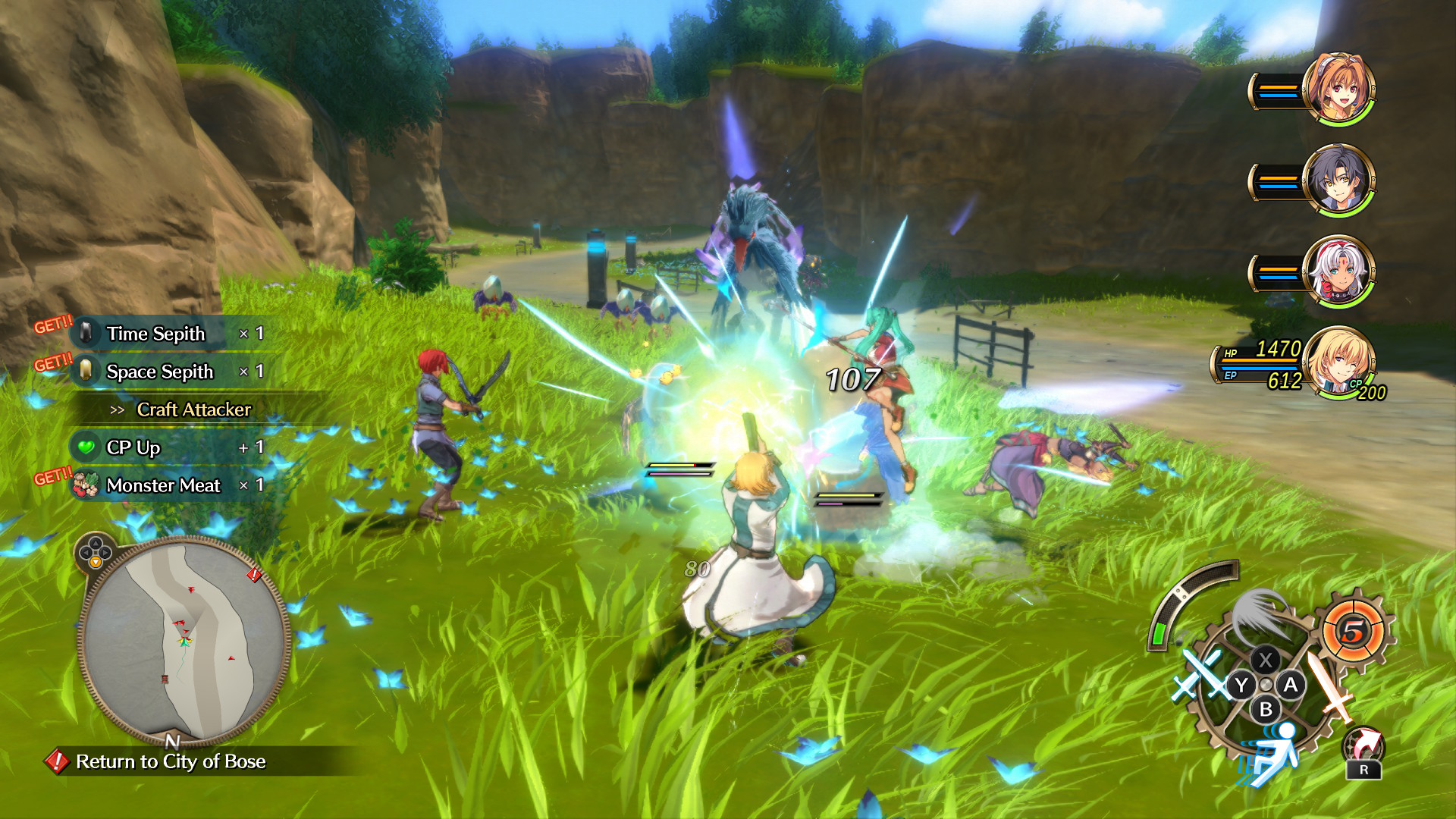Click the orange gear with number 5
Image resolution: width=1456 pixels, height=819 pixels.
tap(1354, 631)
